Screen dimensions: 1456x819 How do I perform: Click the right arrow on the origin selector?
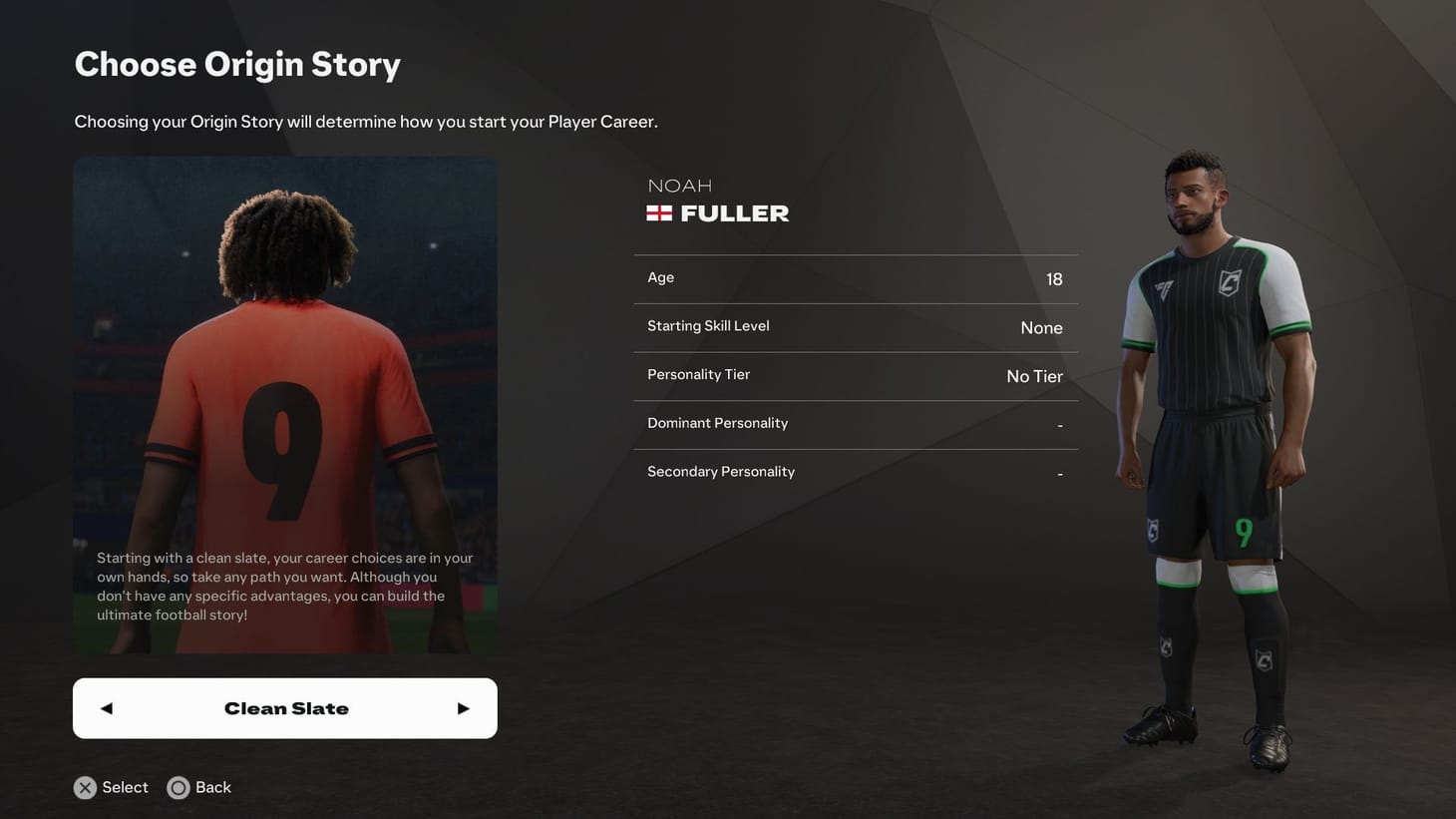pos(463,707)
